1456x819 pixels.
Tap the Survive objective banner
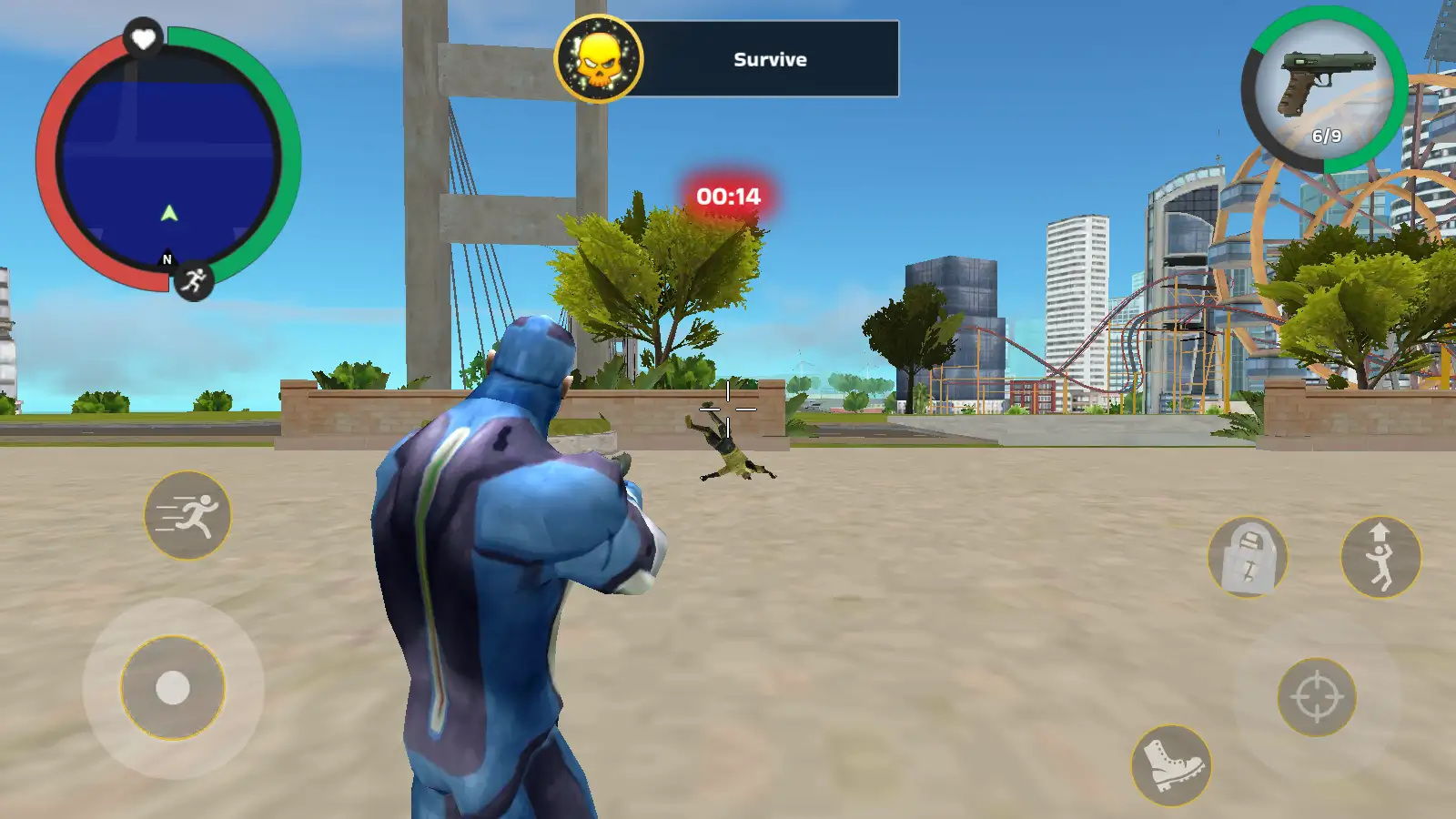(767, 58)
